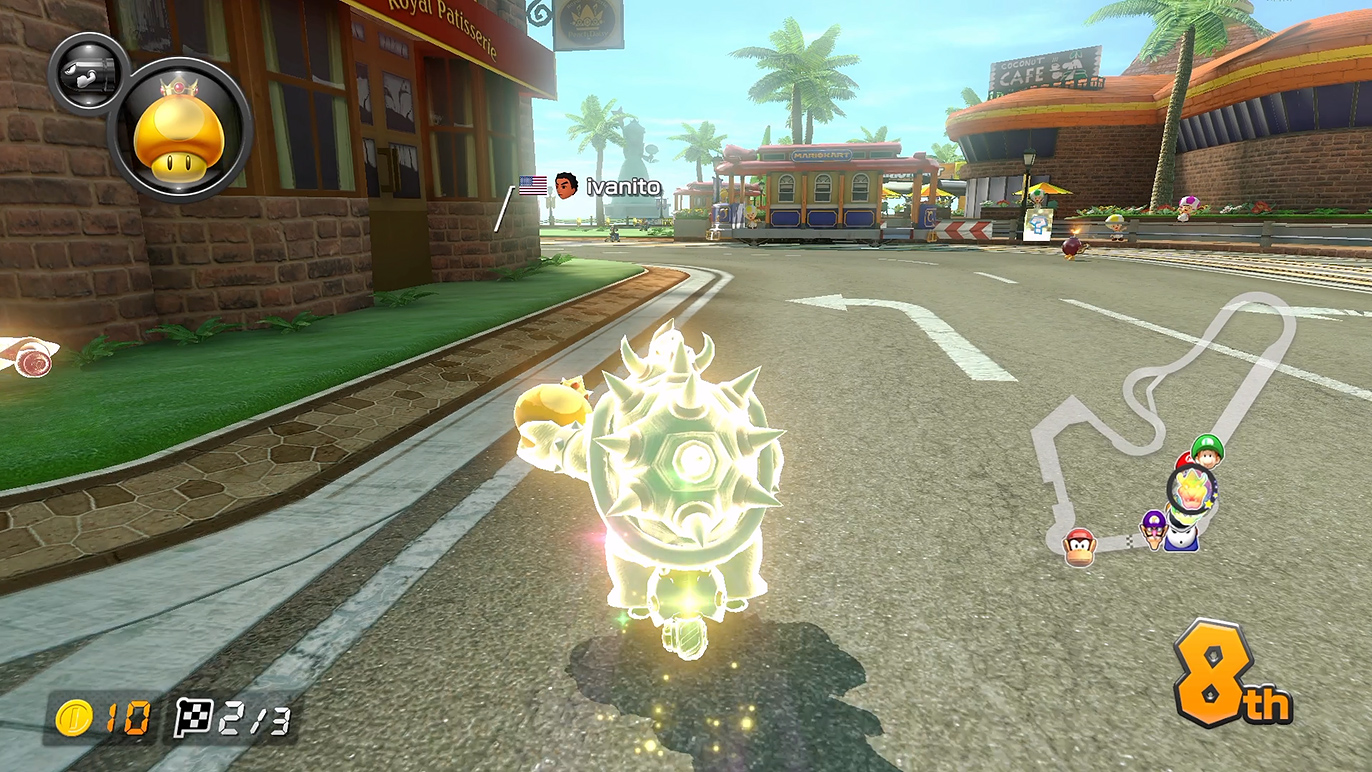Click the ivanito player name tag
The width and height of the screenshot is (1372, 772).
coord(622,186)
